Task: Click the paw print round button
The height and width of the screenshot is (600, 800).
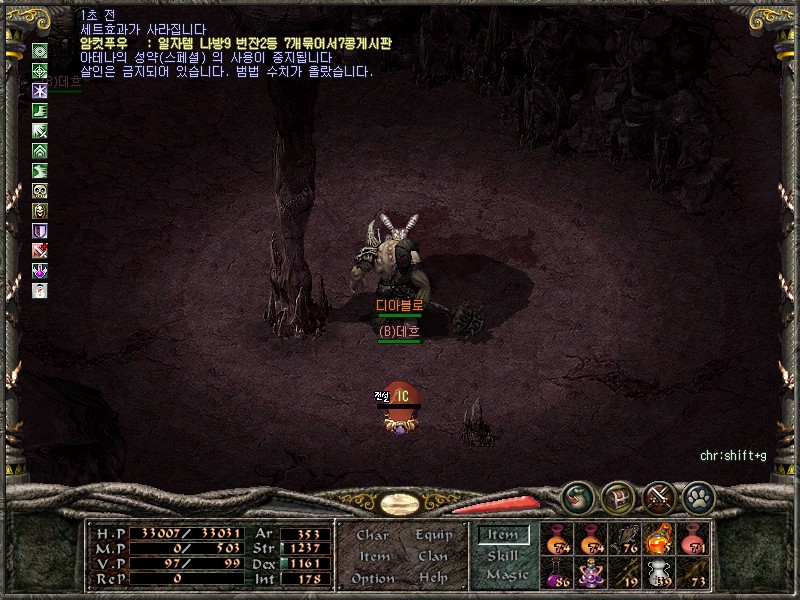Action: pyautogui.click(x=697, y=495)
